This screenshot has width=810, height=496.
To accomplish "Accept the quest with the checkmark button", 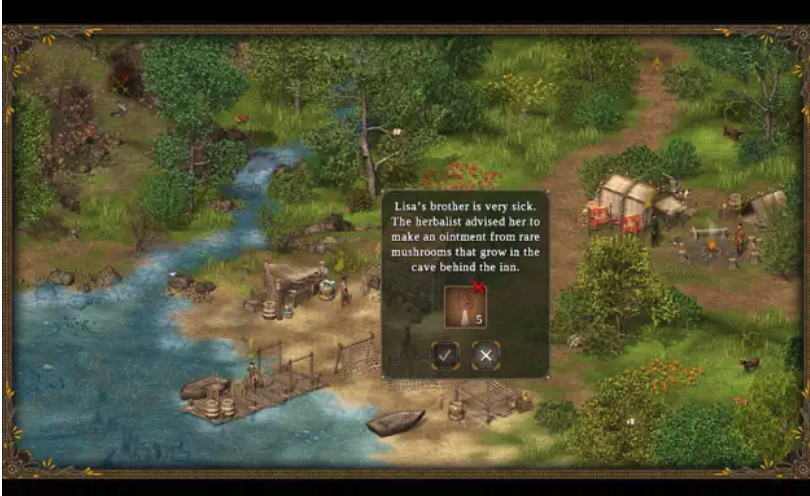I will pyautogui.click(x=445, y=355).
